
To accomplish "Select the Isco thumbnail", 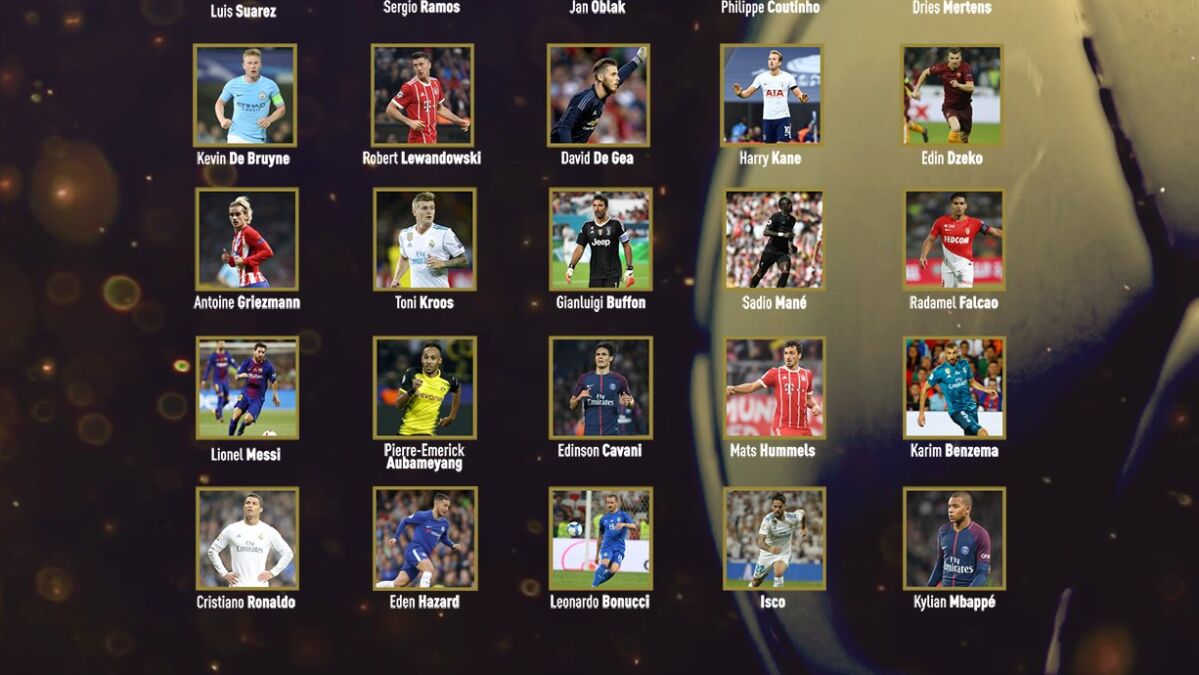I will tap(775, 538).
